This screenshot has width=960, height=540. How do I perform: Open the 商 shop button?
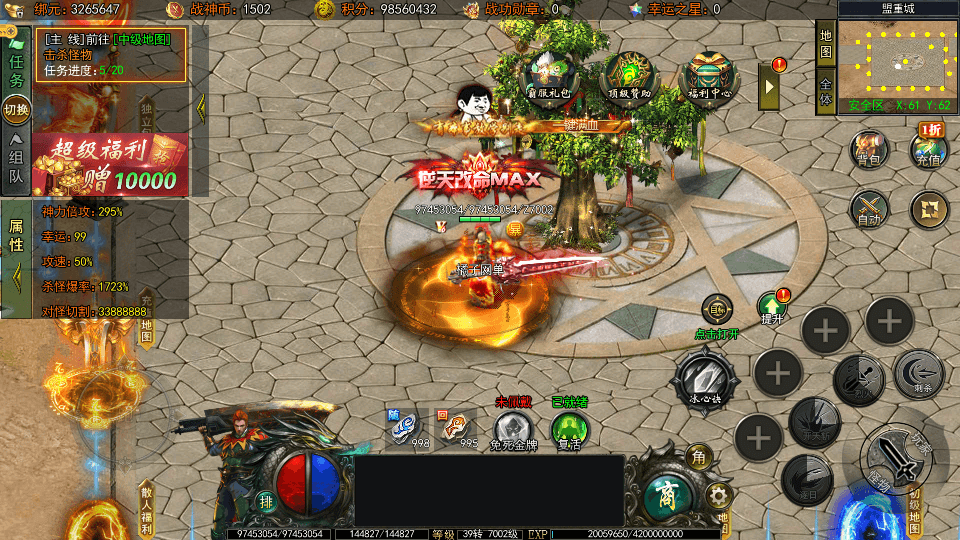point(662,493)
